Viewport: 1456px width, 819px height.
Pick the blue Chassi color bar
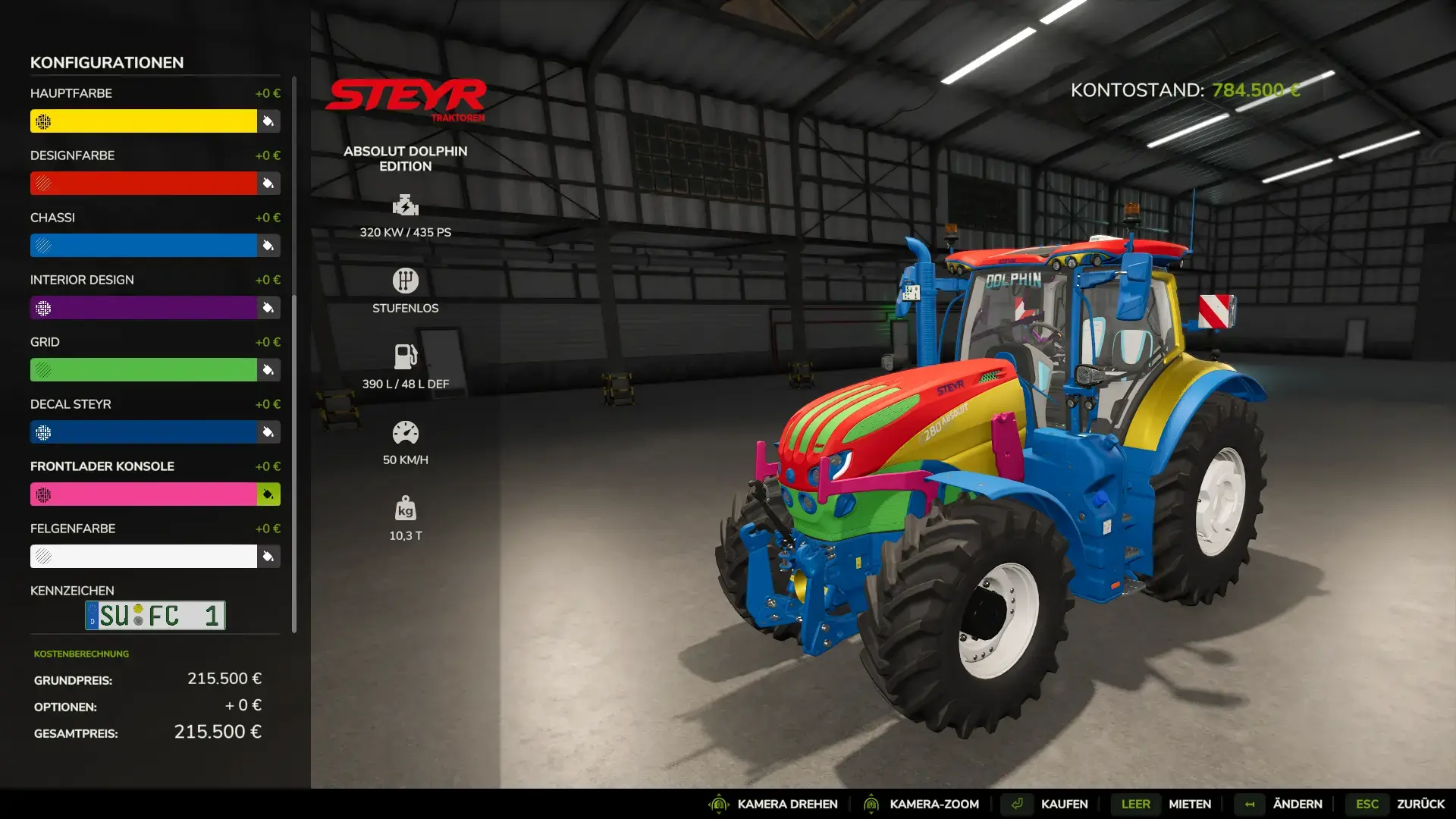(143, 246)
